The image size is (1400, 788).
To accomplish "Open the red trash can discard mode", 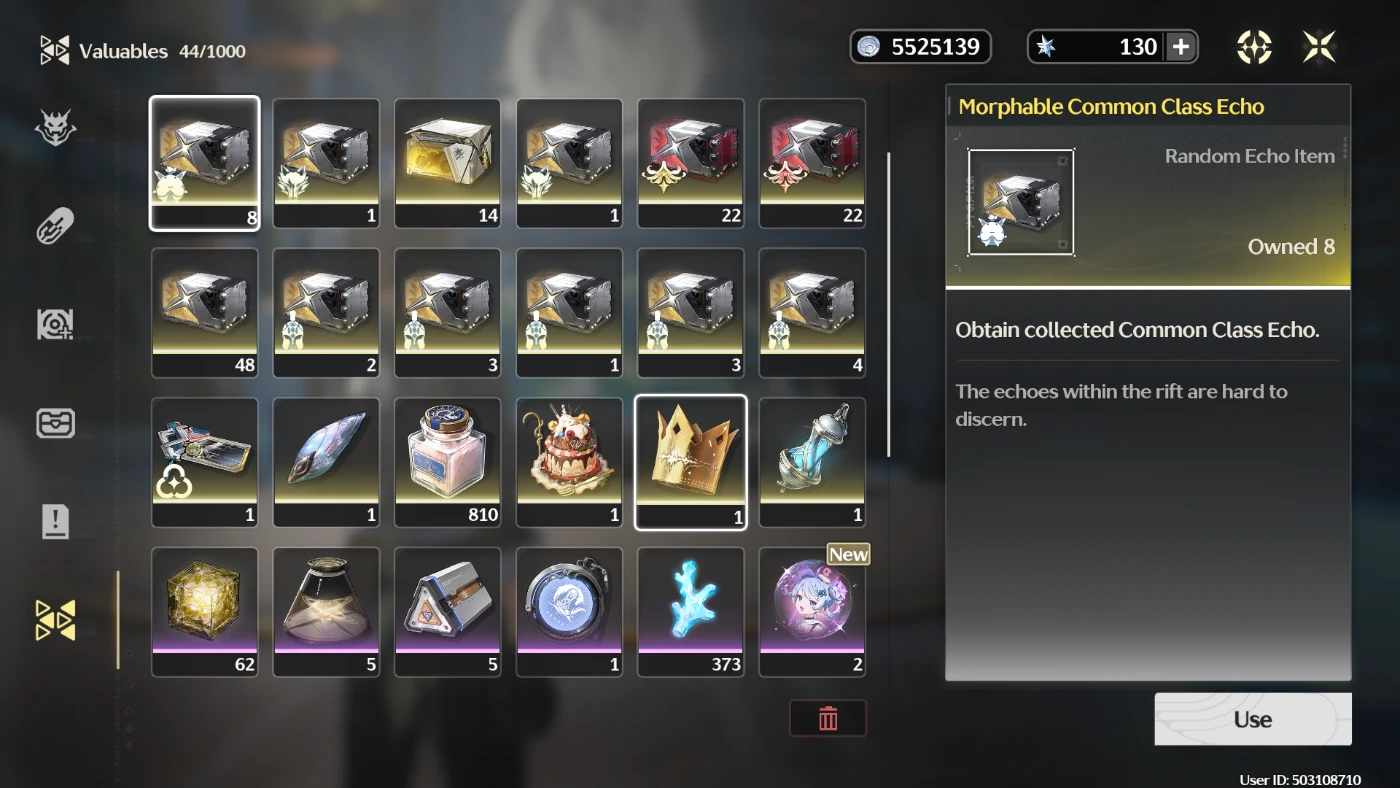I will [828, 718].
